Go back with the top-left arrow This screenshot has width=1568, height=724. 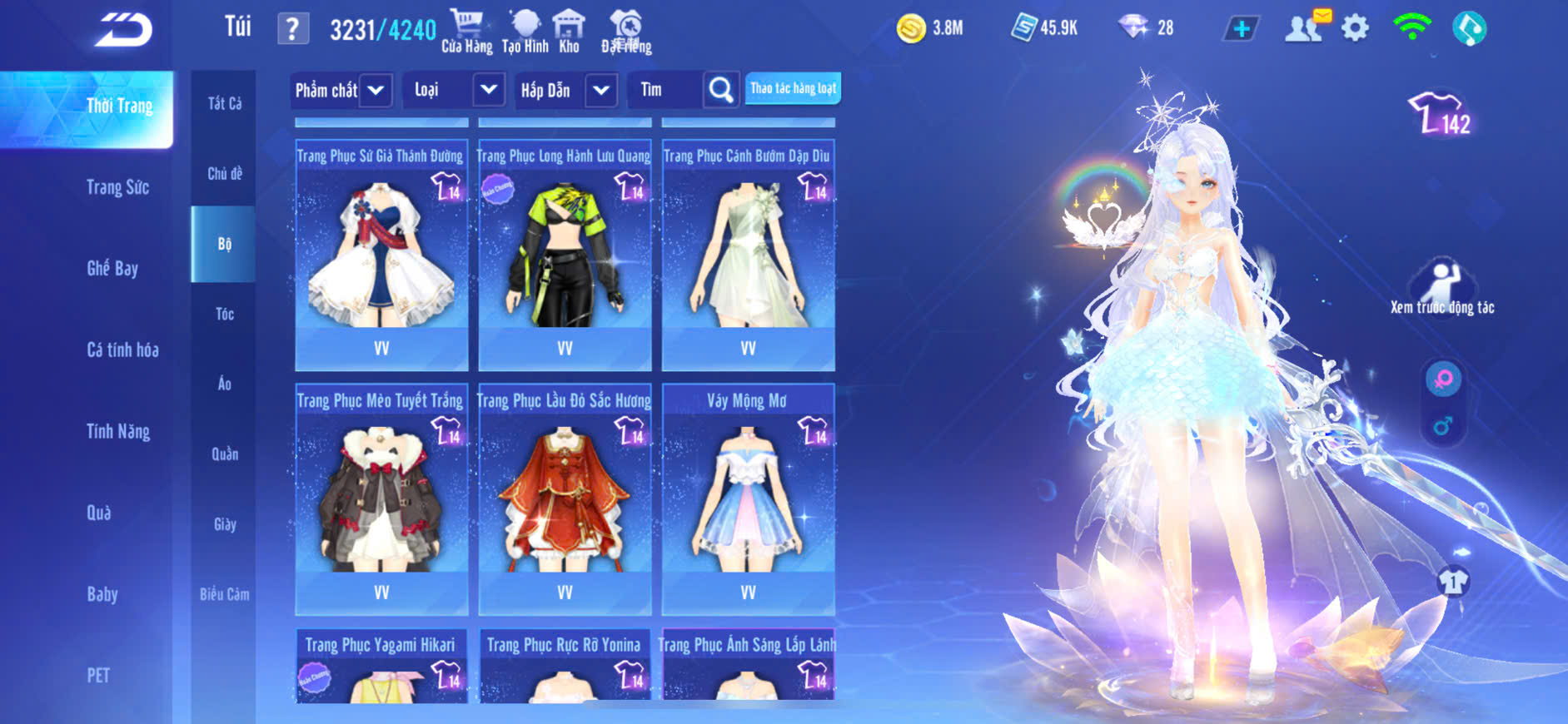tap(124, 30)
